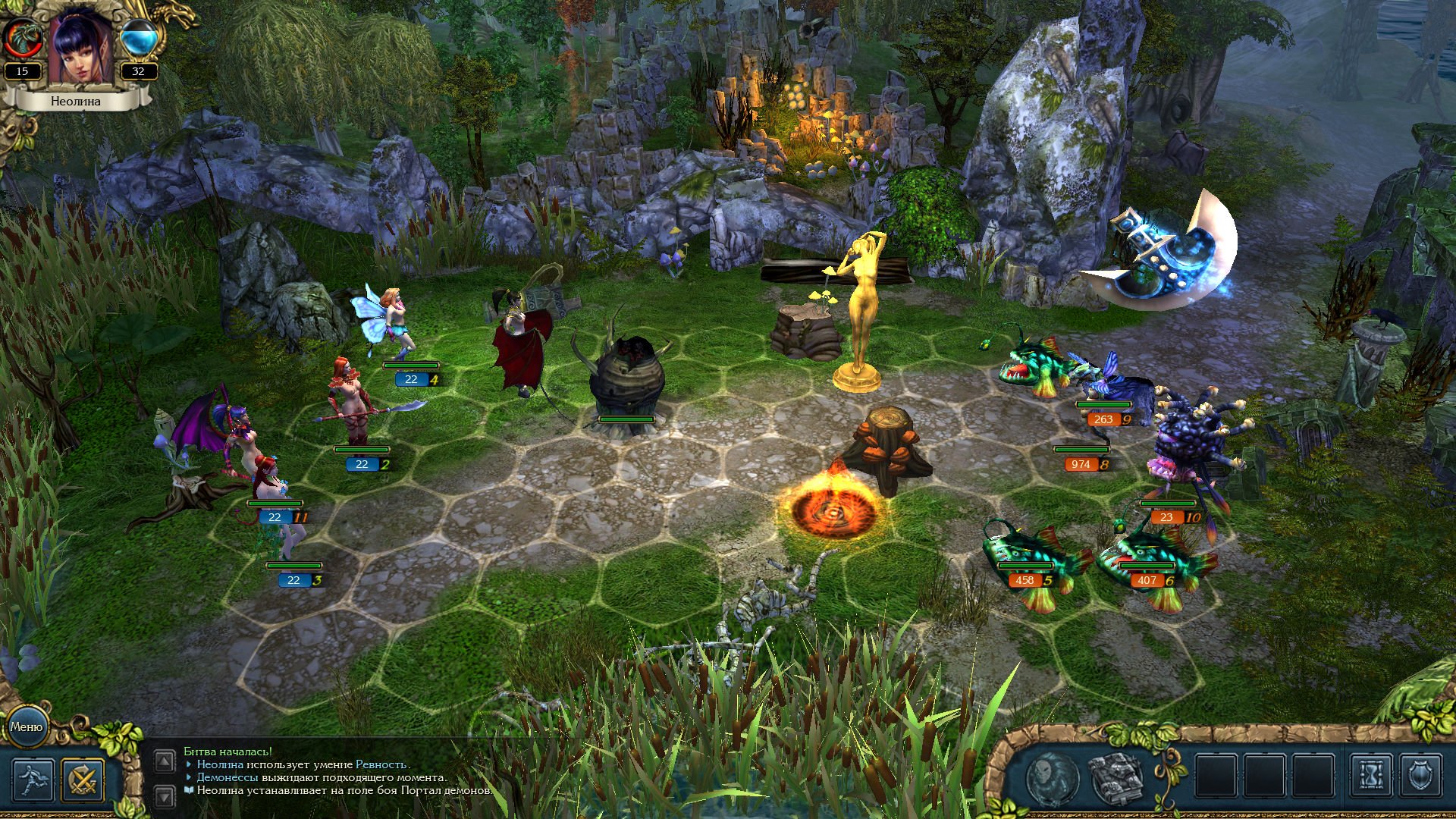The image size is (1456, 819).
Task: Select the dragon rage orb icon
Action: (22, 38)
